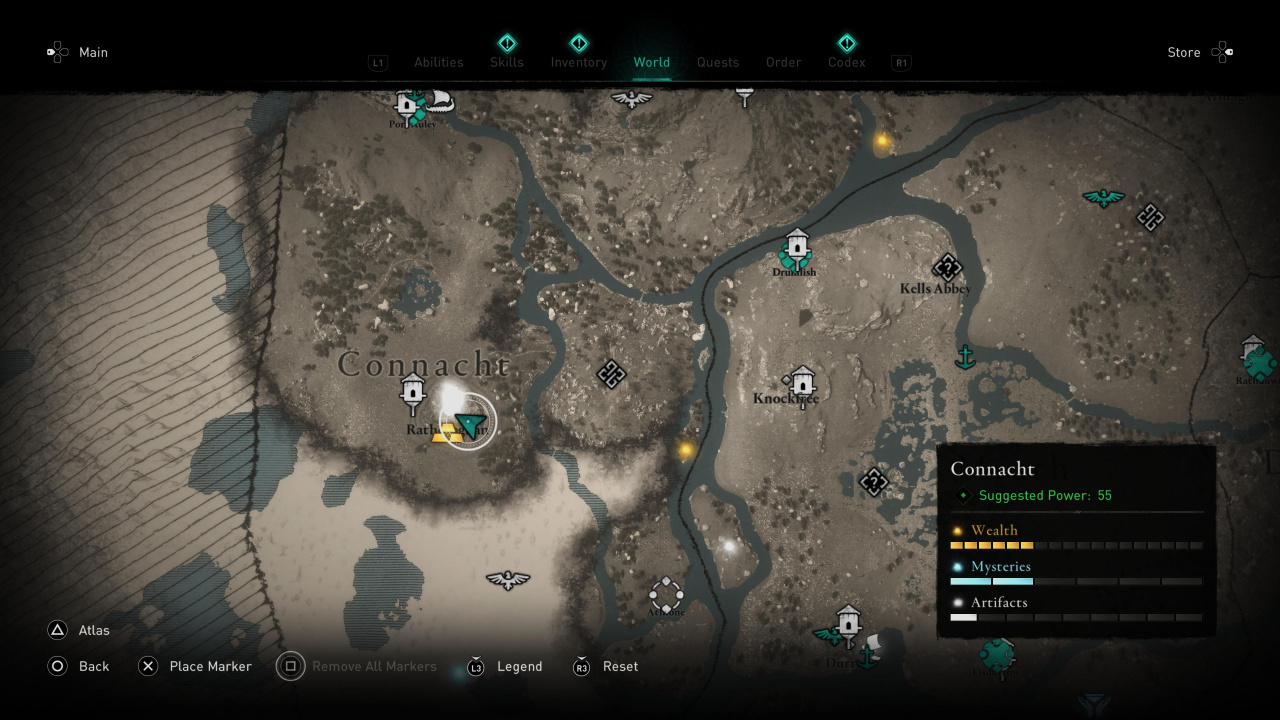The width and height of the screenshot is (1280, 720).
Task: Click the harbor anchor map icon
Action: tap(965, 356)
